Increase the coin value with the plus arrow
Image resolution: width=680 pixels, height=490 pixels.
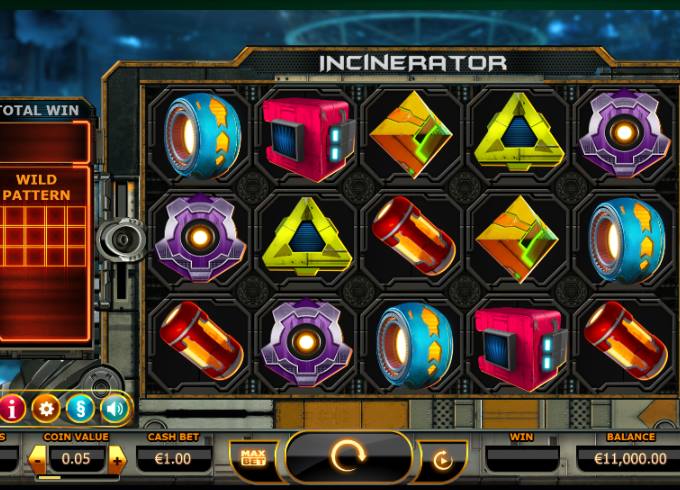click(118, 459)
